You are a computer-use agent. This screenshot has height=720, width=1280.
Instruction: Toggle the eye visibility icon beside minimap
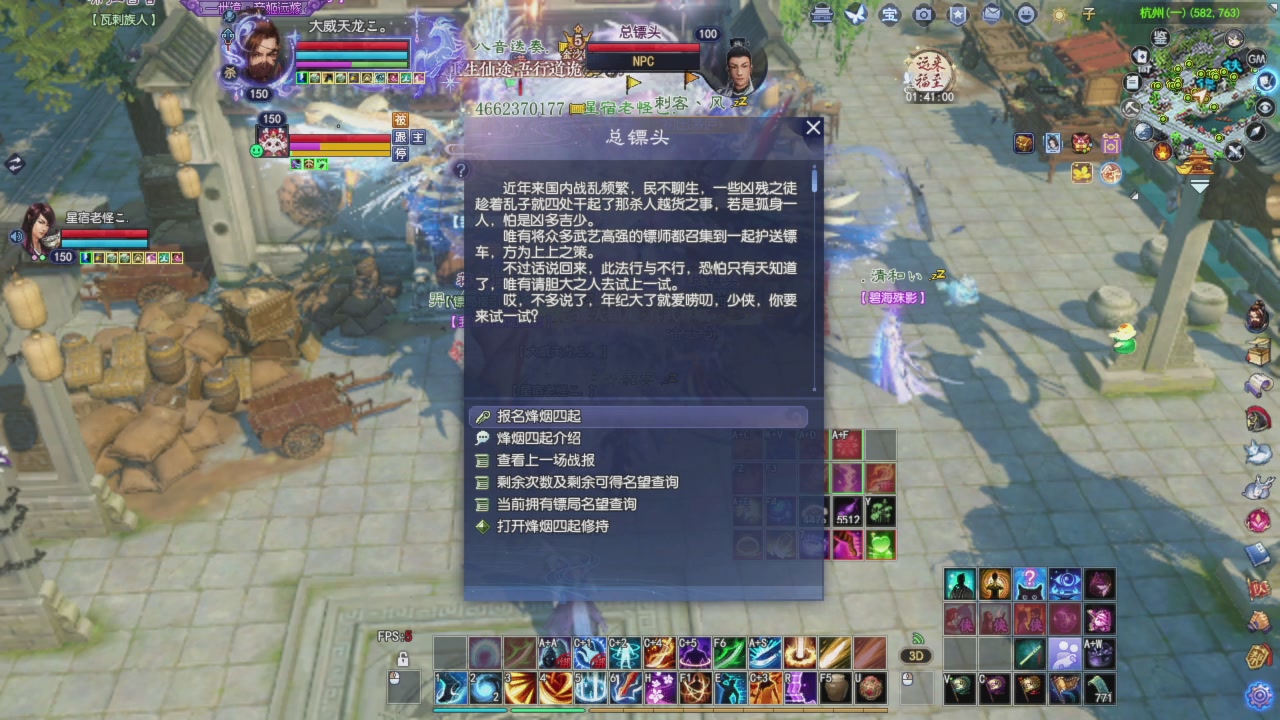pyautogui.click(x=1265, y=107)
